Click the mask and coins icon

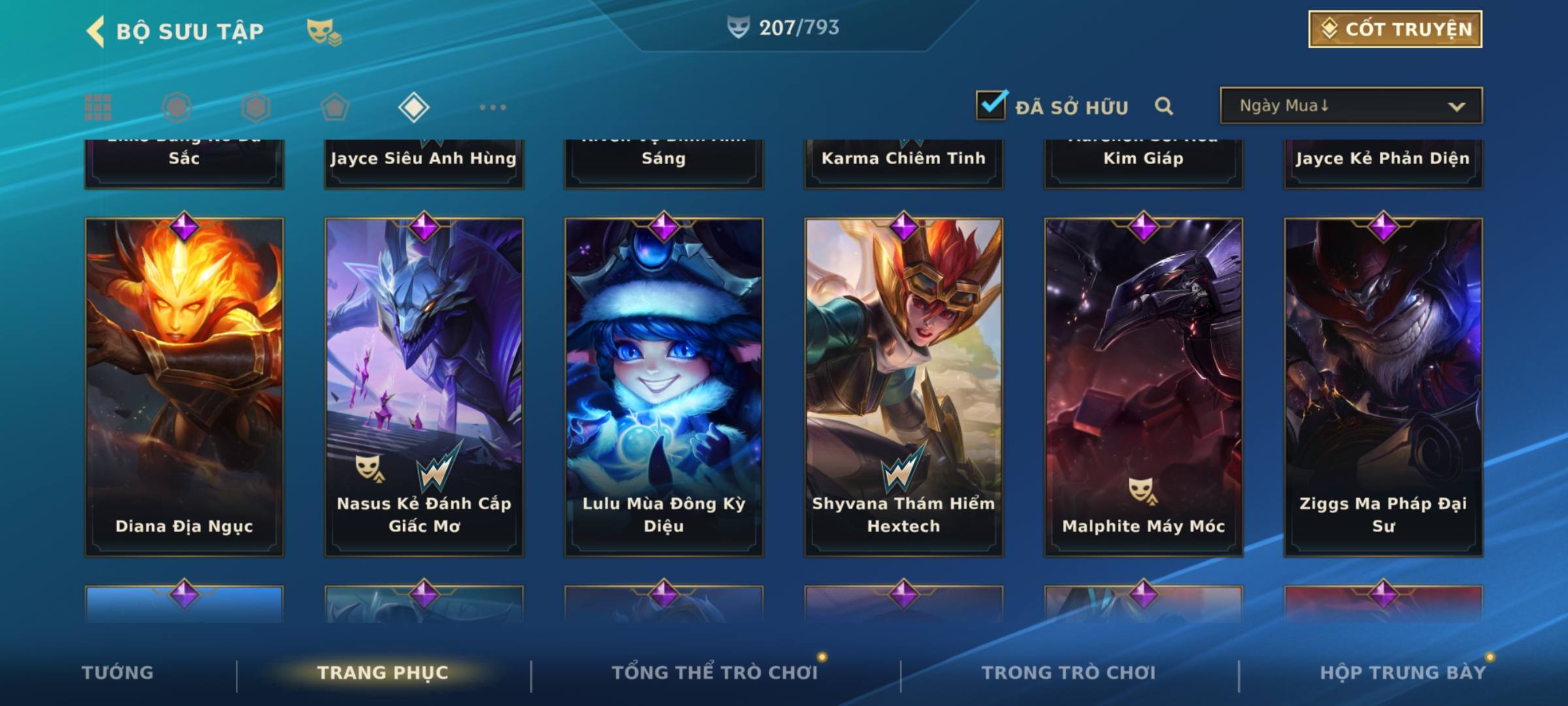click(324, 31)
